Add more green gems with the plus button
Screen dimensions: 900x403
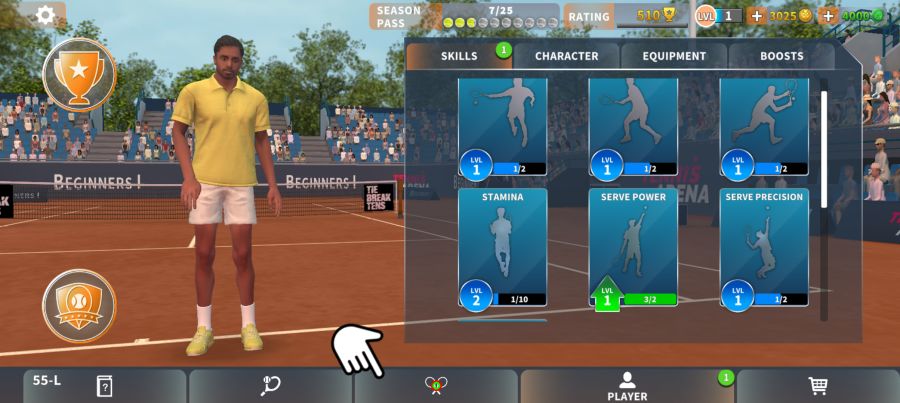point(828,16)
